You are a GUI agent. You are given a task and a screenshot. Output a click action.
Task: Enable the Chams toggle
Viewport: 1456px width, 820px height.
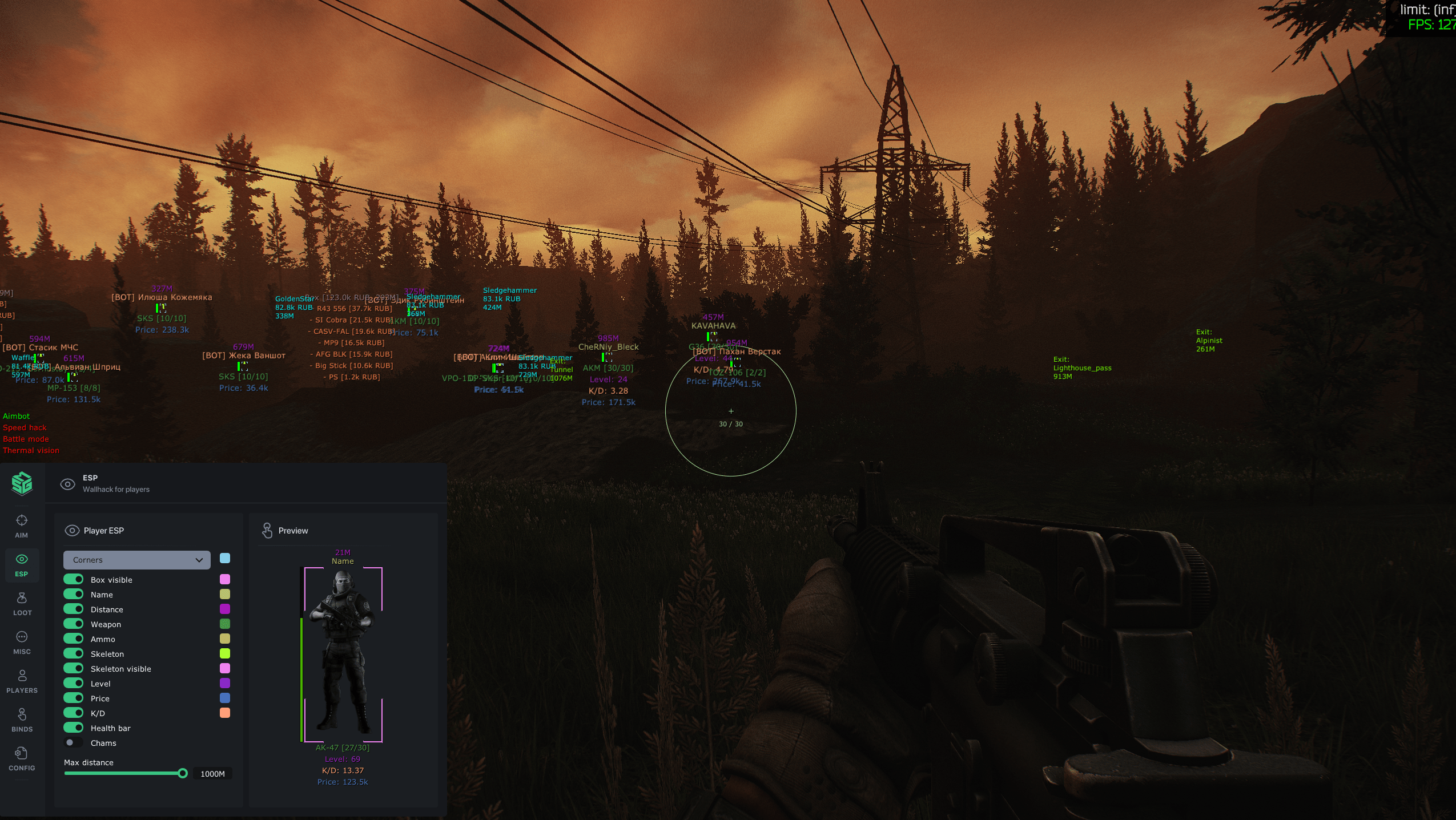tap(74, 742)
